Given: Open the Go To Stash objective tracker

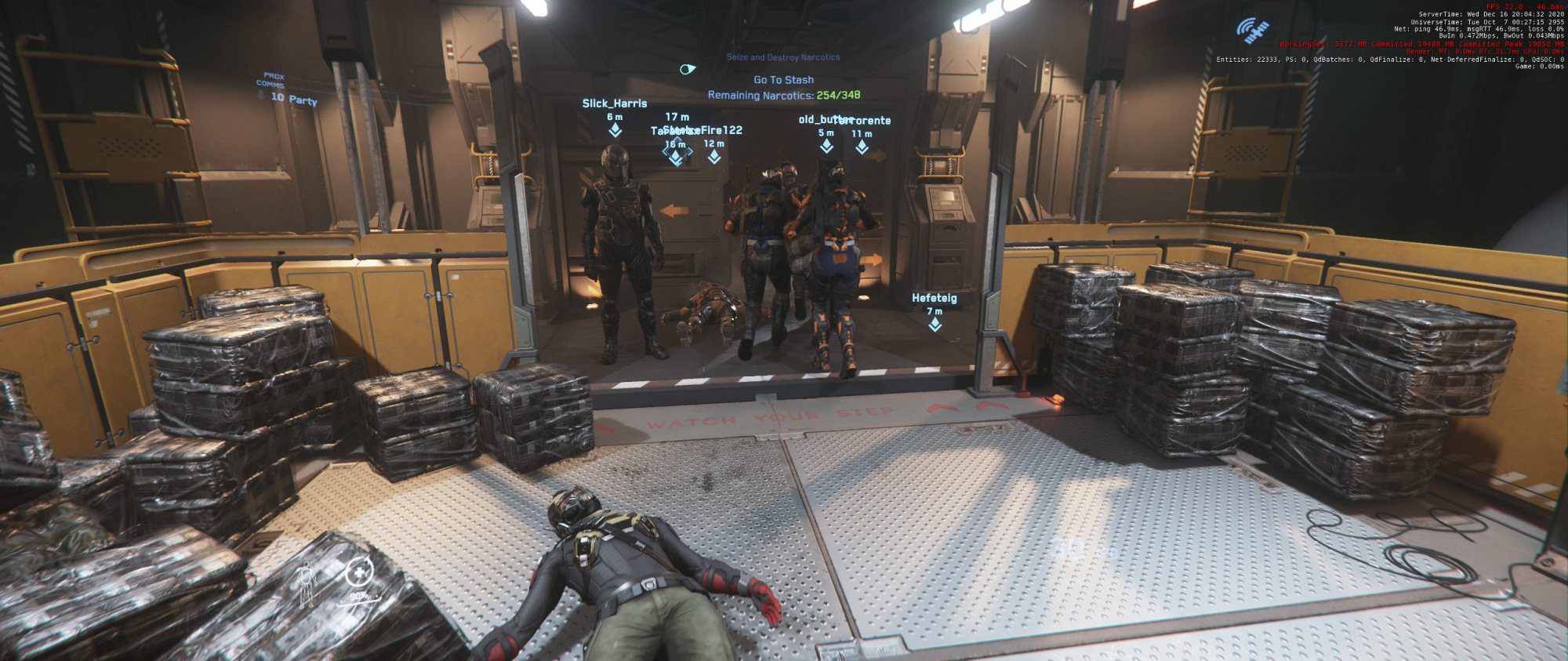Looking at the screenshot, I should click(x=783, y=80).
